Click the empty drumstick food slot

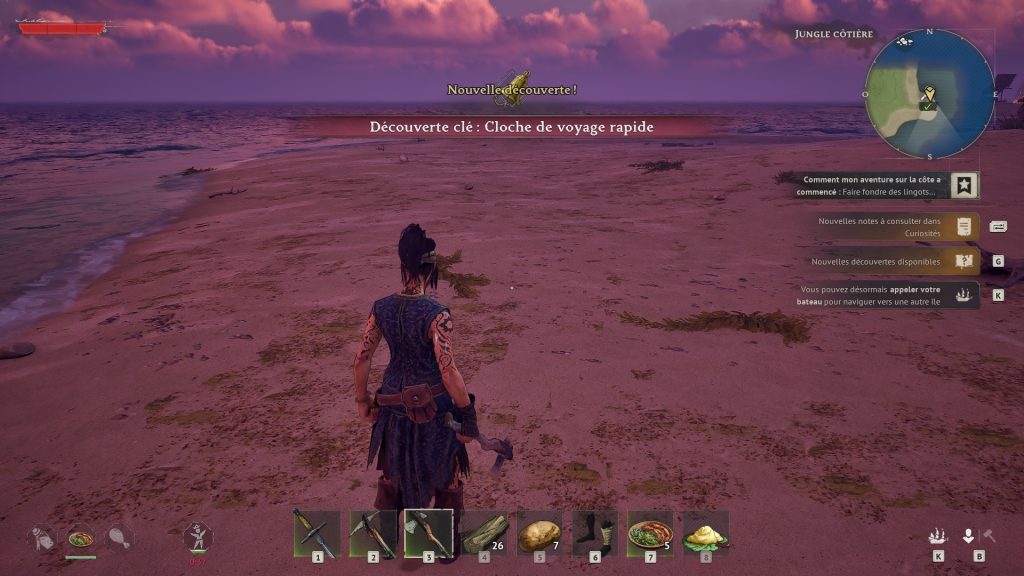point(118,538)
